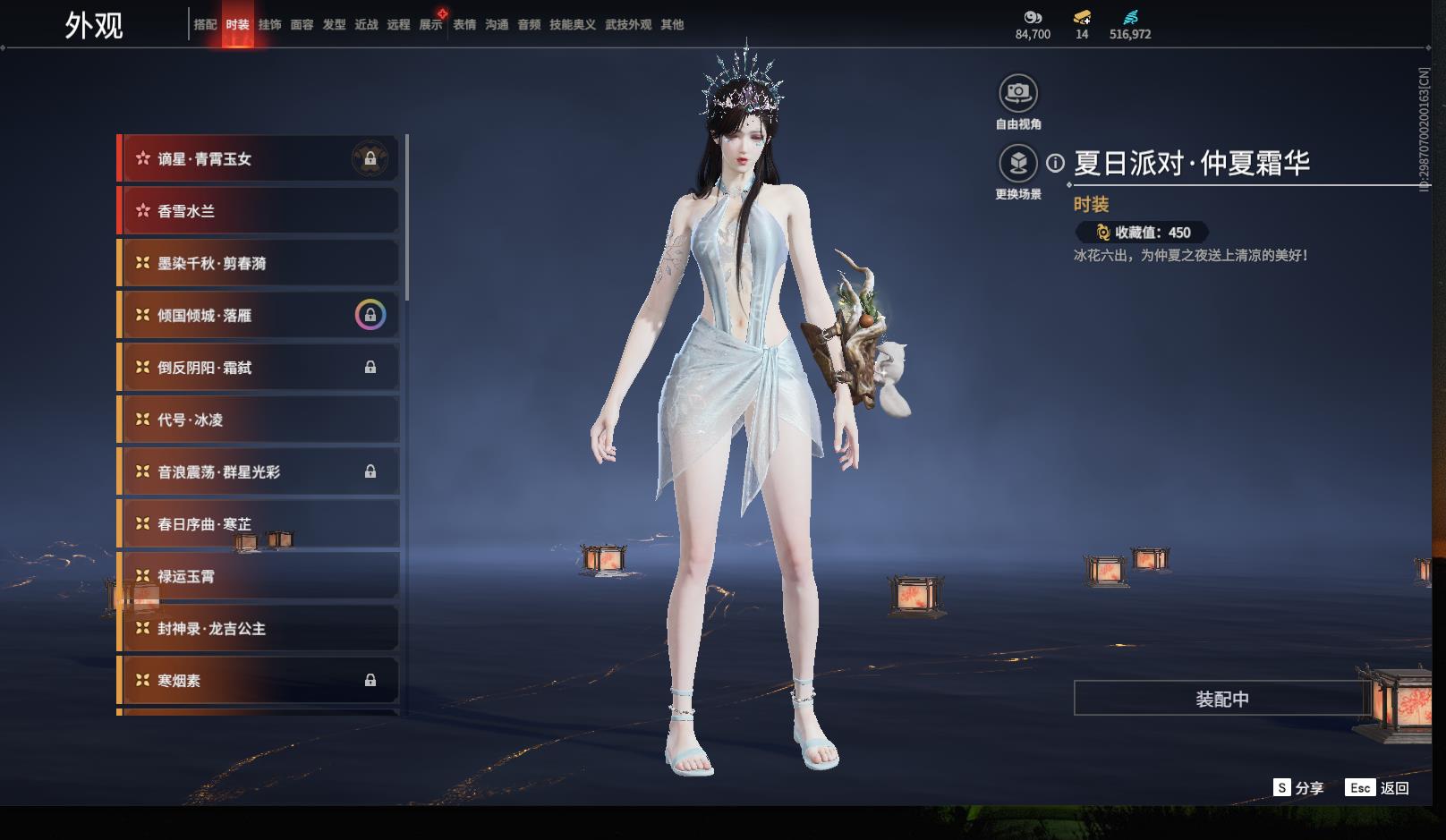
Task: Select the 寒烟素 outfit row
Action: pyautogui.click(x=259, y=680)
